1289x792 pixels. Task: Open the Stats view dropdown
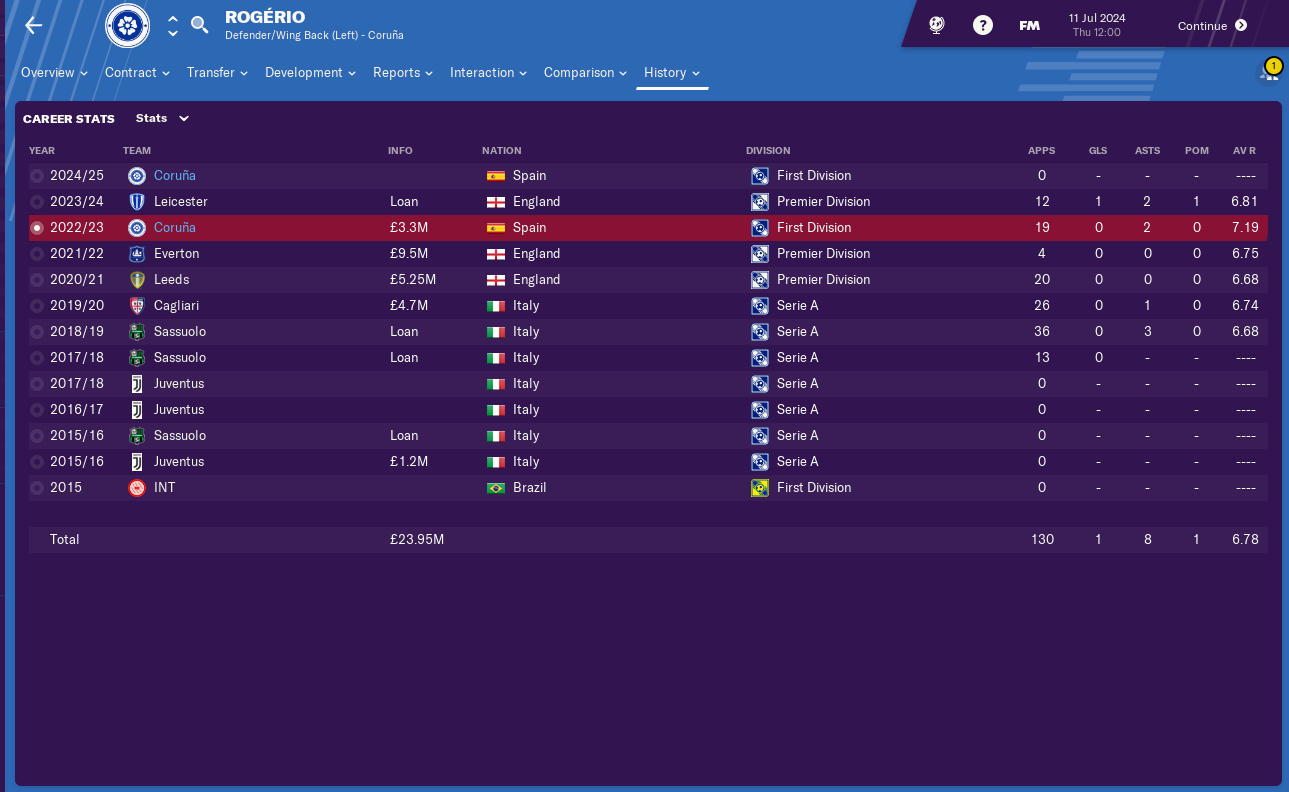tap(162, 118)
